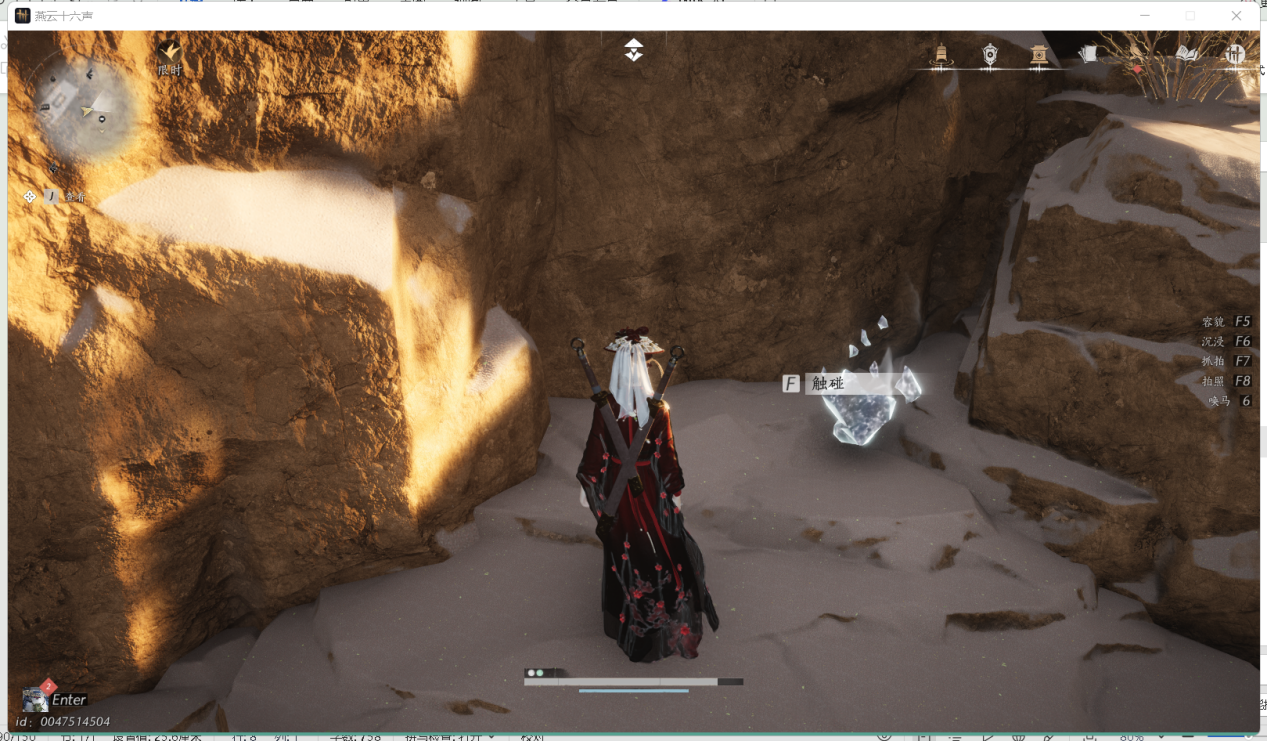Open the chat avatar with red badge

[36, 698]
